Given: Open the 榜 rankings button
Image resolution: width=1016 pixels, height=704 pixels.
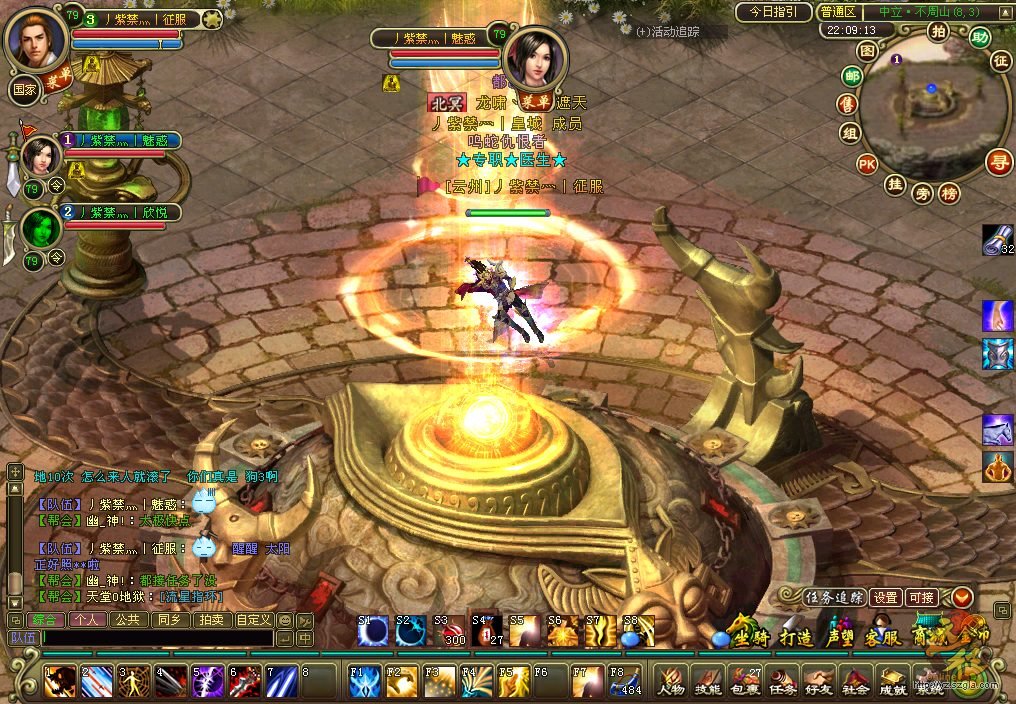Looking at the screenshot, I should tap(949, 193).
